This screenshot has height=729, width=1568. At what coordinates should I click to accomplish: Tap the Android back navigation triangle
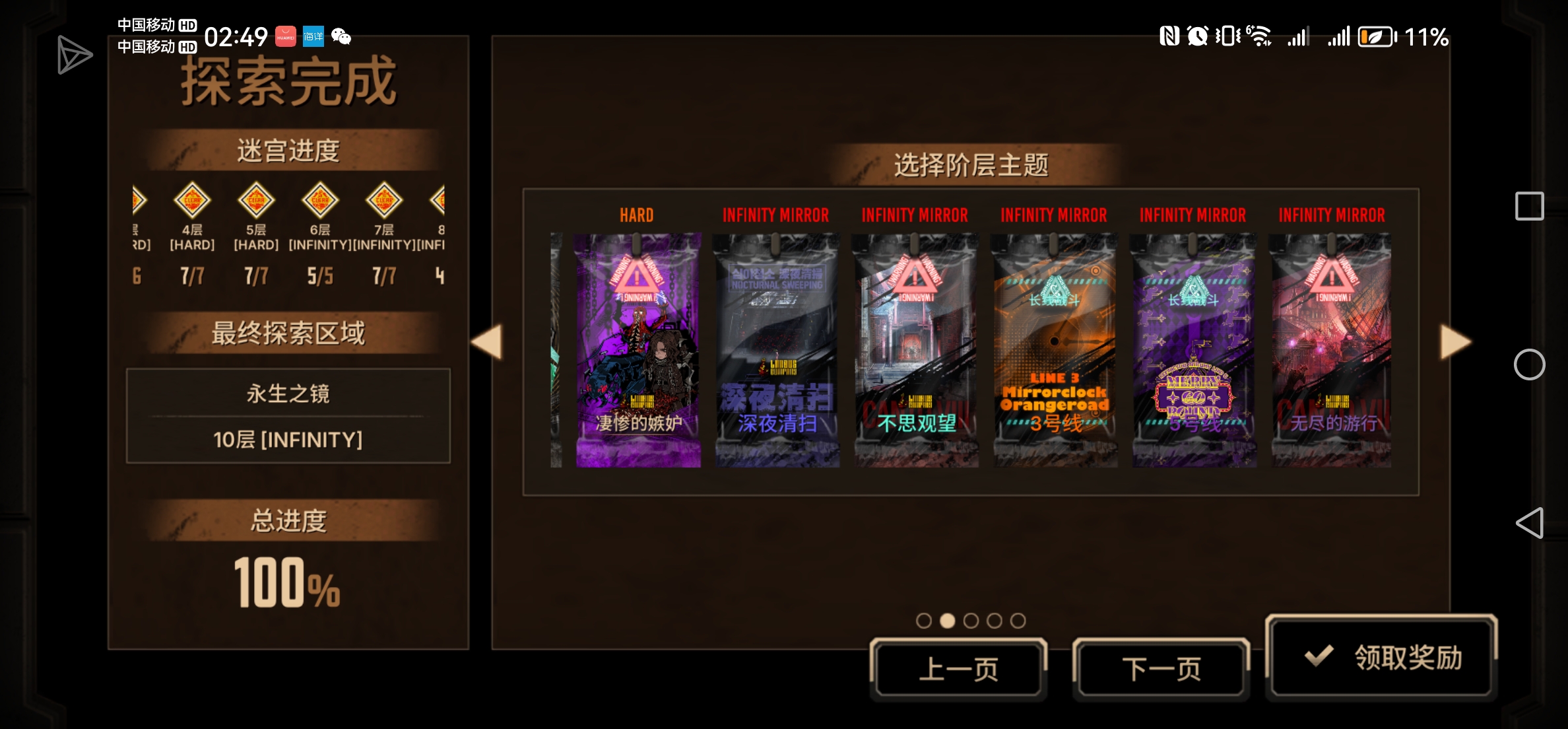(1530, 523)
